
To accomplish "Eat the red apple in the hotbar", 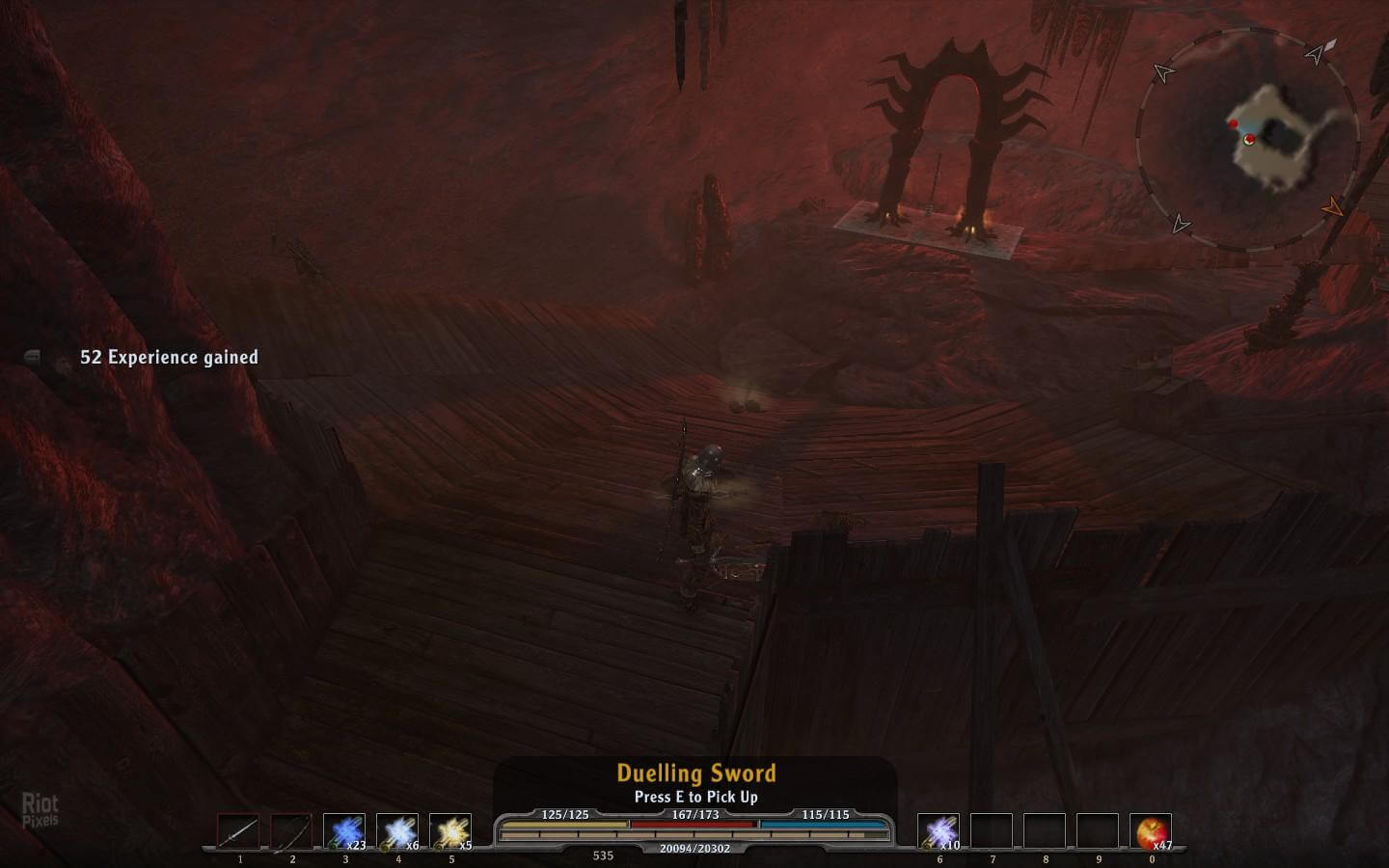I will point(1150,832).
